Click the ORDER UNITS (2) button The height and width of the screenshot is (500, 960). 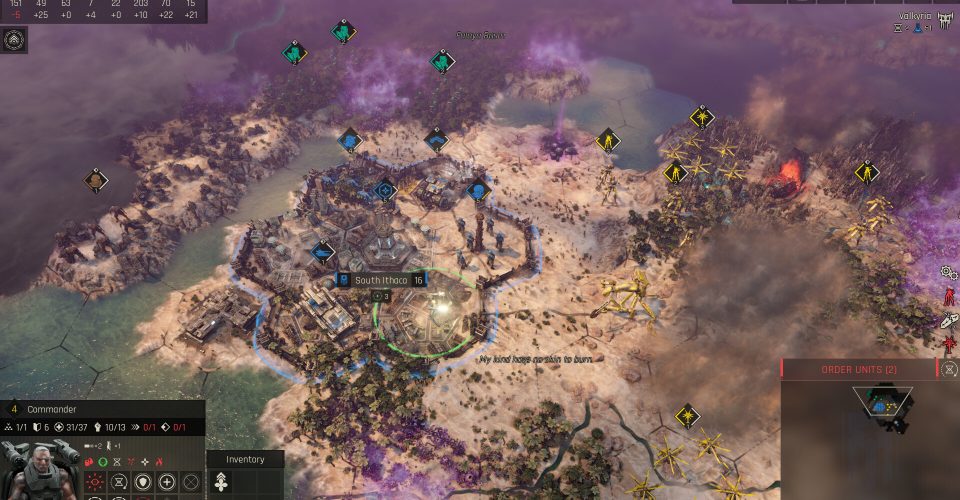pos(858,369)
